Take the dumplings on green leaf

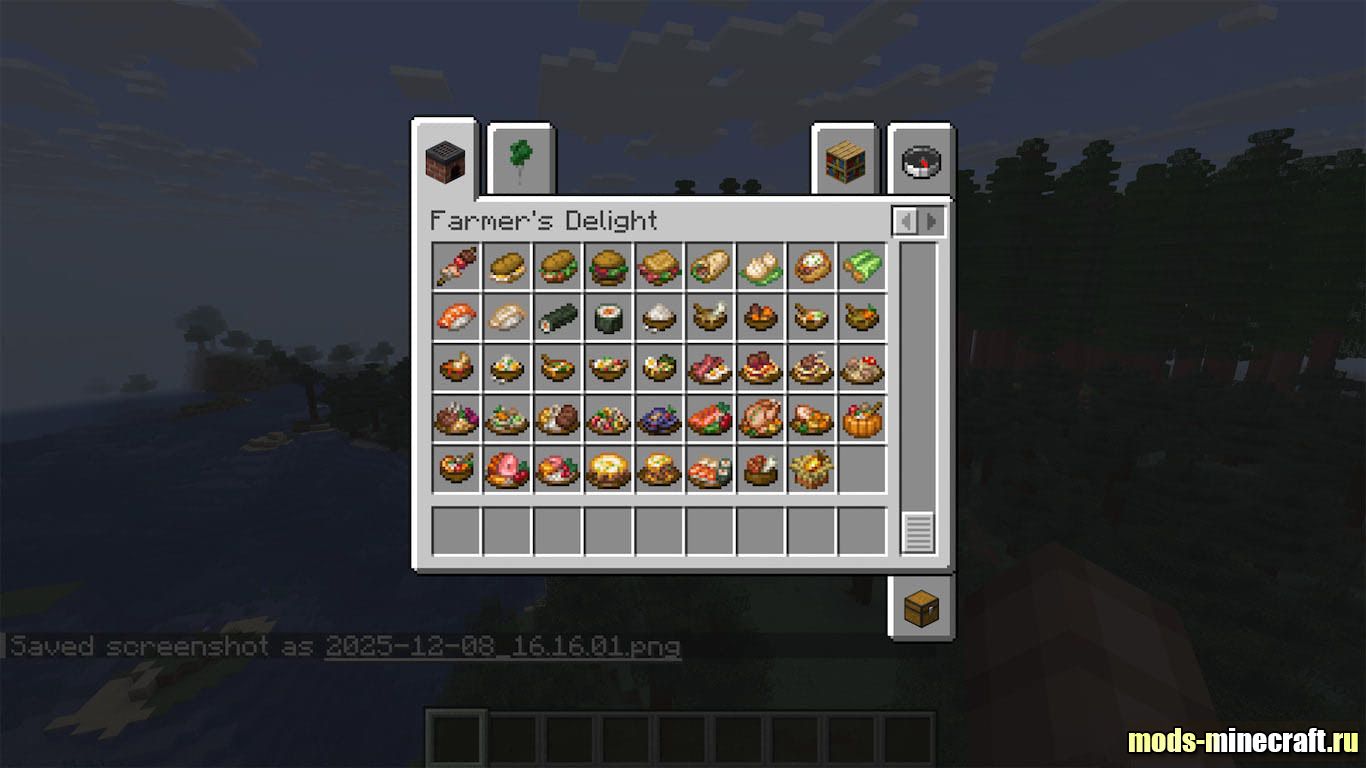pyautogui.click(x=760, y=267)
